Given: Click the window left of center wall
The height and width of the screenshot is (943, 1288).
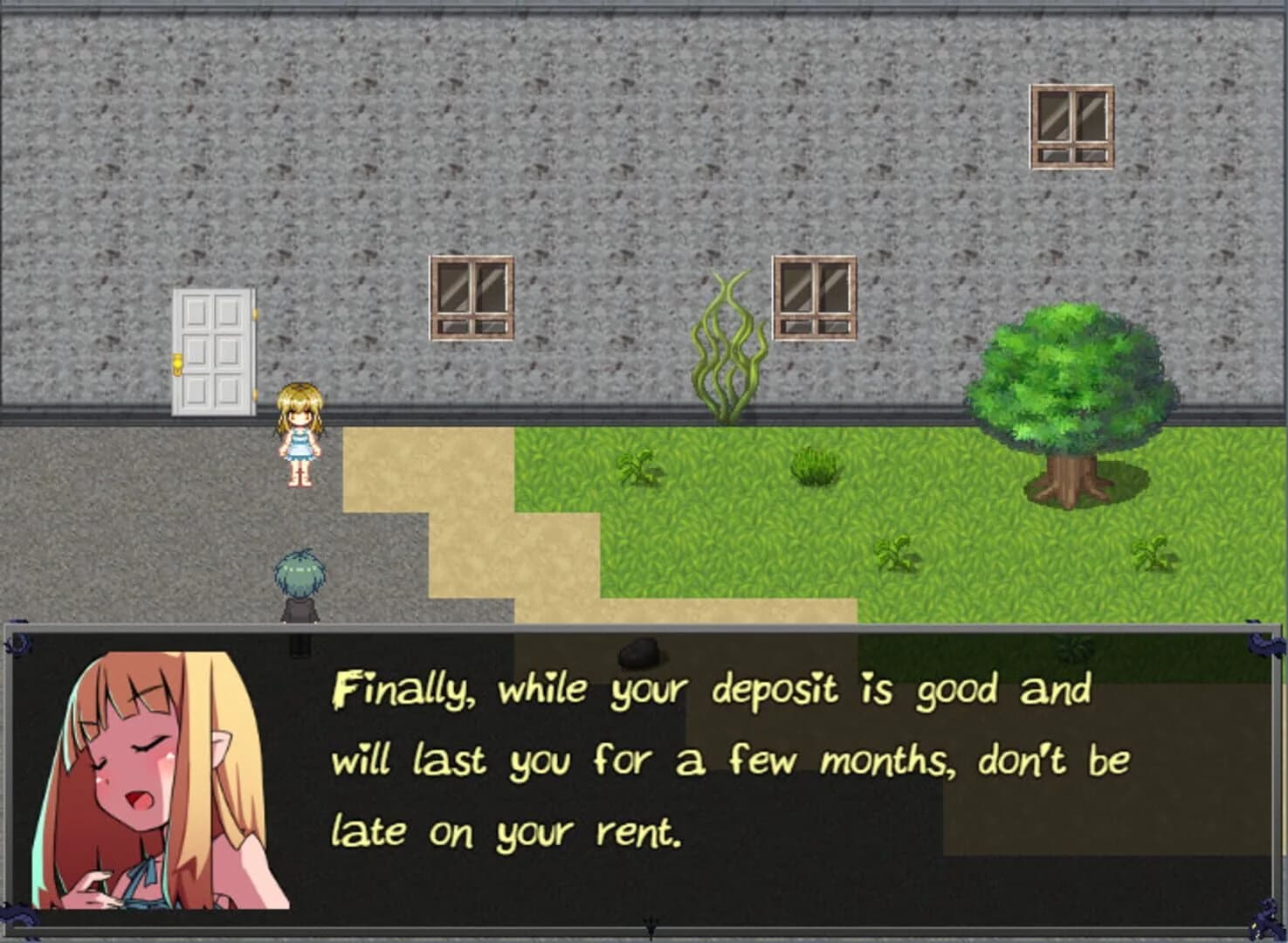Looking at the screenshot, I should click(470, 299).
